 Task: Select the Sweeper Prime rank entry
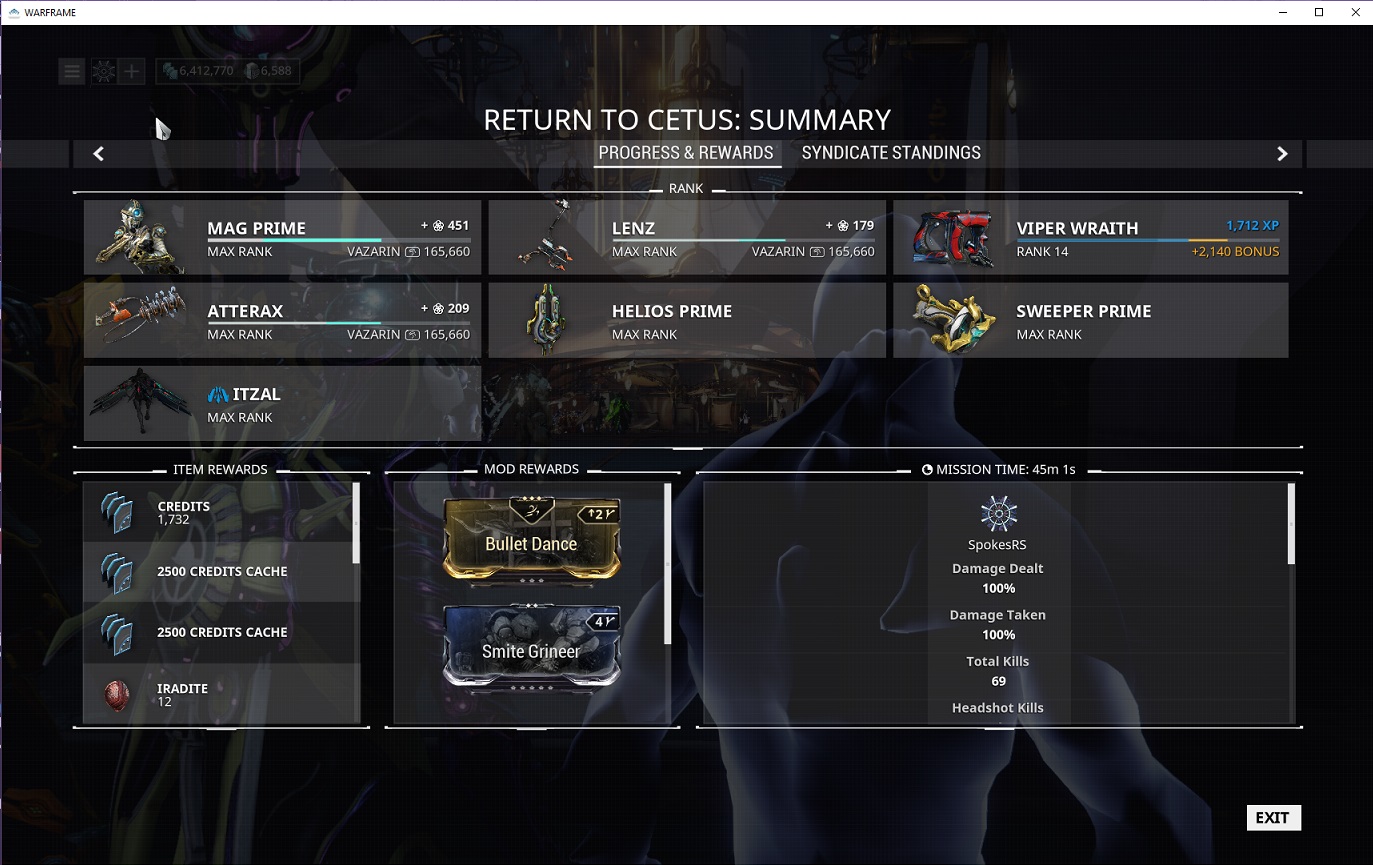1090,320
